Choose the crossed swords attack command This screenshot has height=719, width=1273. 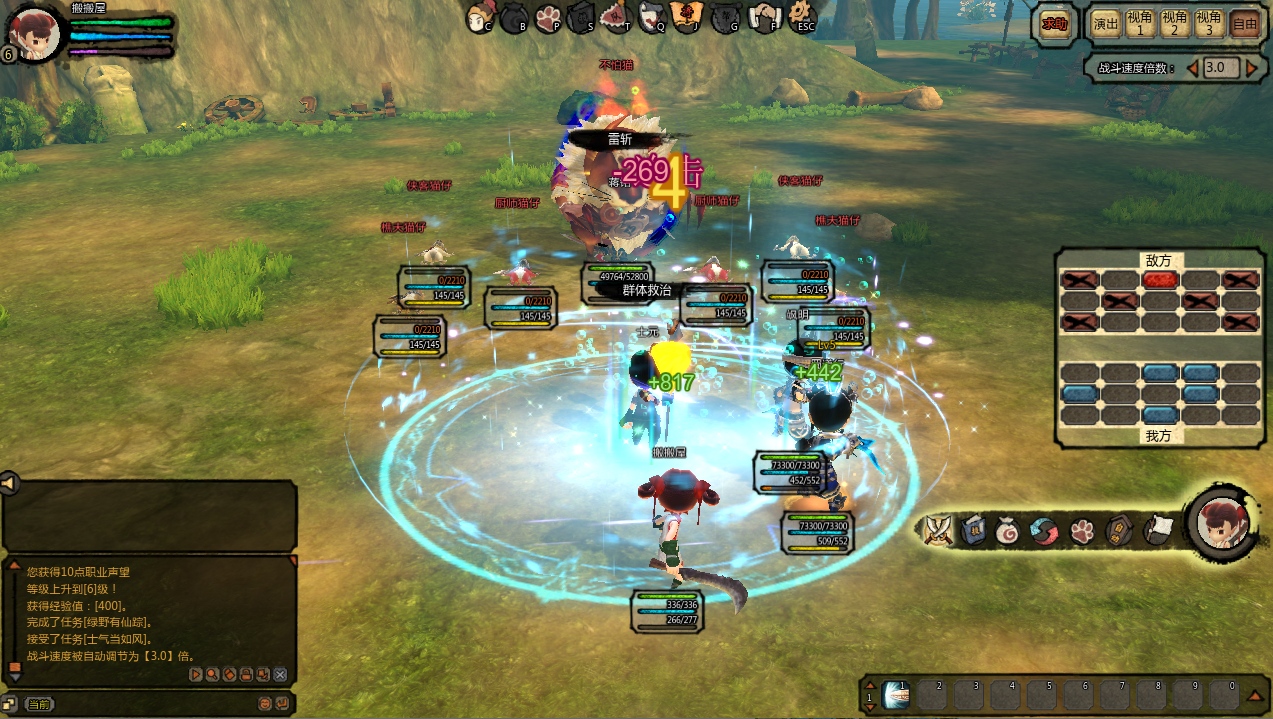(938, 530)
